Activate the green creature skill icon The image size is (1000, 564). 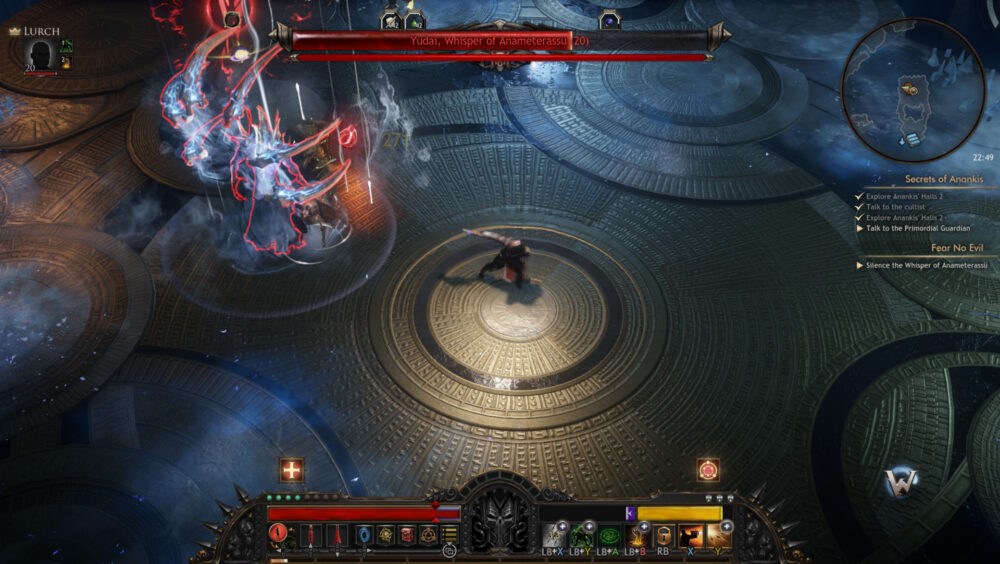click(582, 536)
